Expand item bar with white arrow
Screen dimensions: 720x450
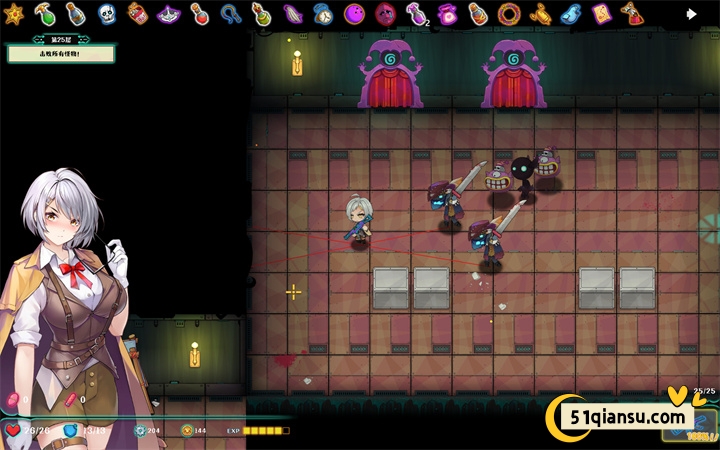pyautogui.click(x=691, y=13)
